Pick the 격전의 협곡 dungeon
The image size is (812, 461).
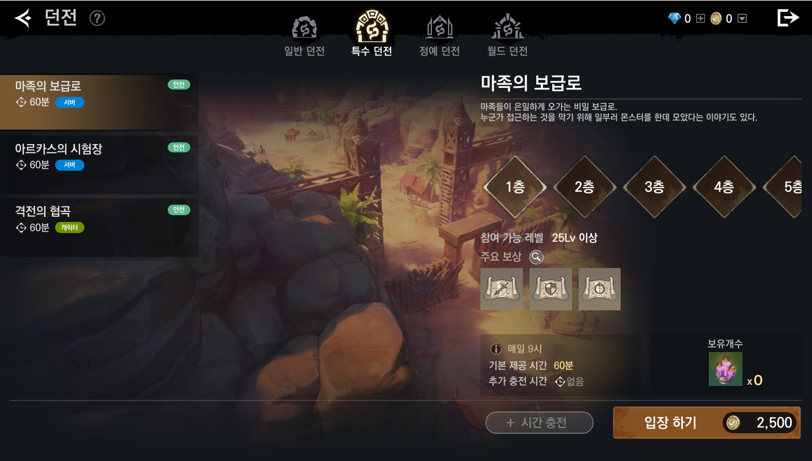pyautogui.click(x=99, y=227)
